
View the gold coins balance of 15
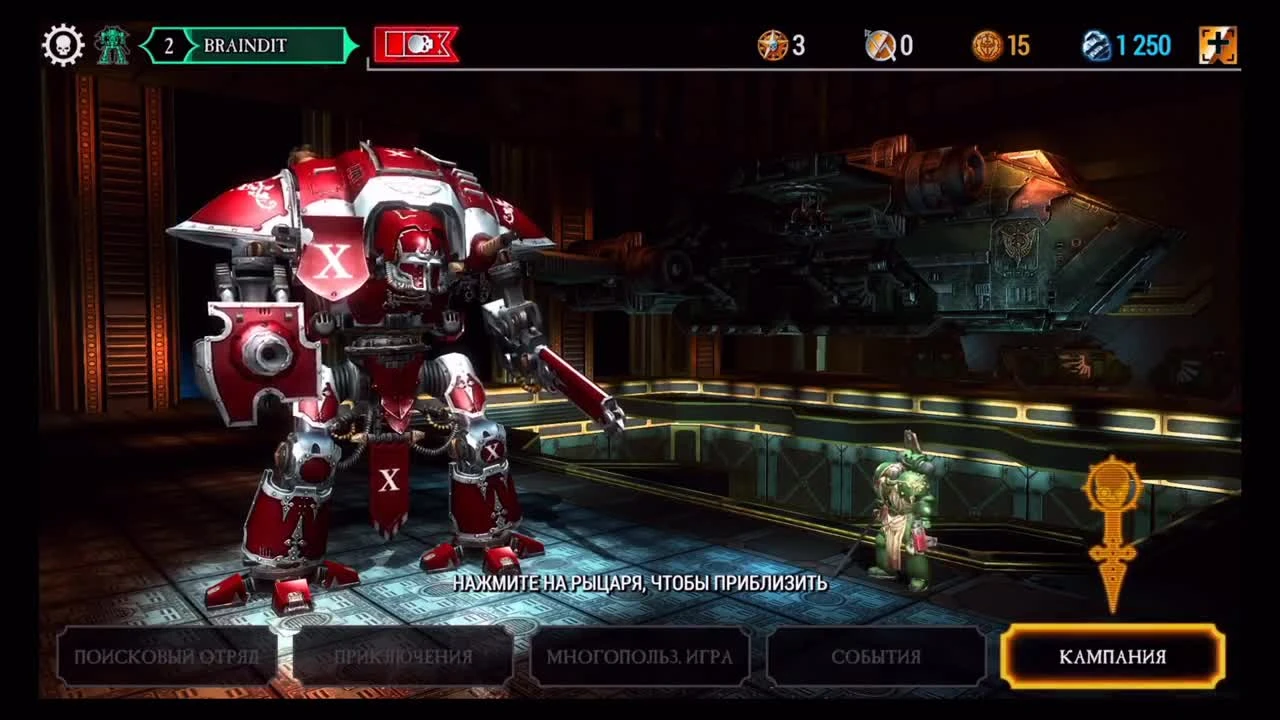[x=1000, y=44]
